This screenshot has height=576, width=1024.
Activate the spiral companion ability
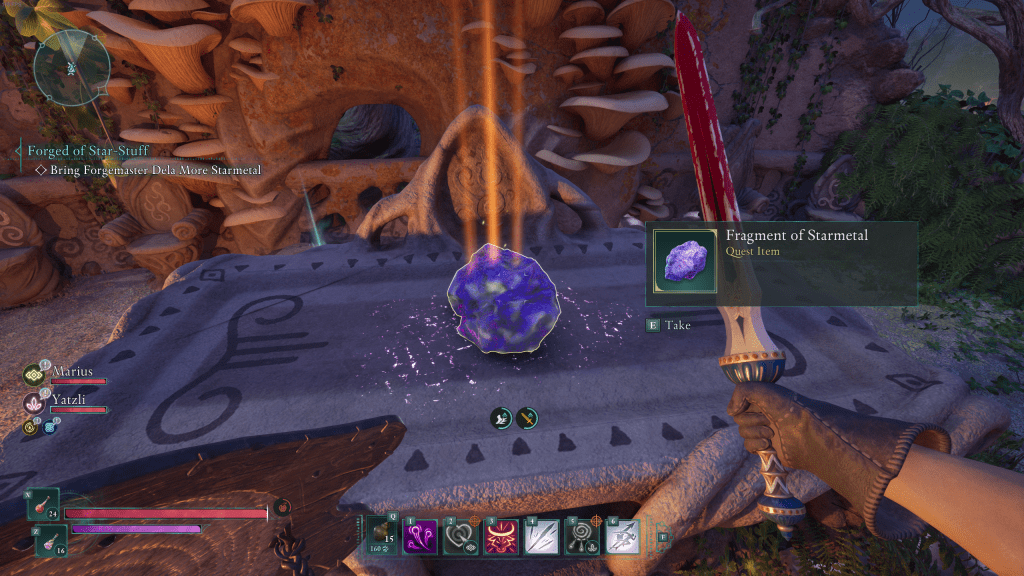pyautogui.click(x=582, y=536)
